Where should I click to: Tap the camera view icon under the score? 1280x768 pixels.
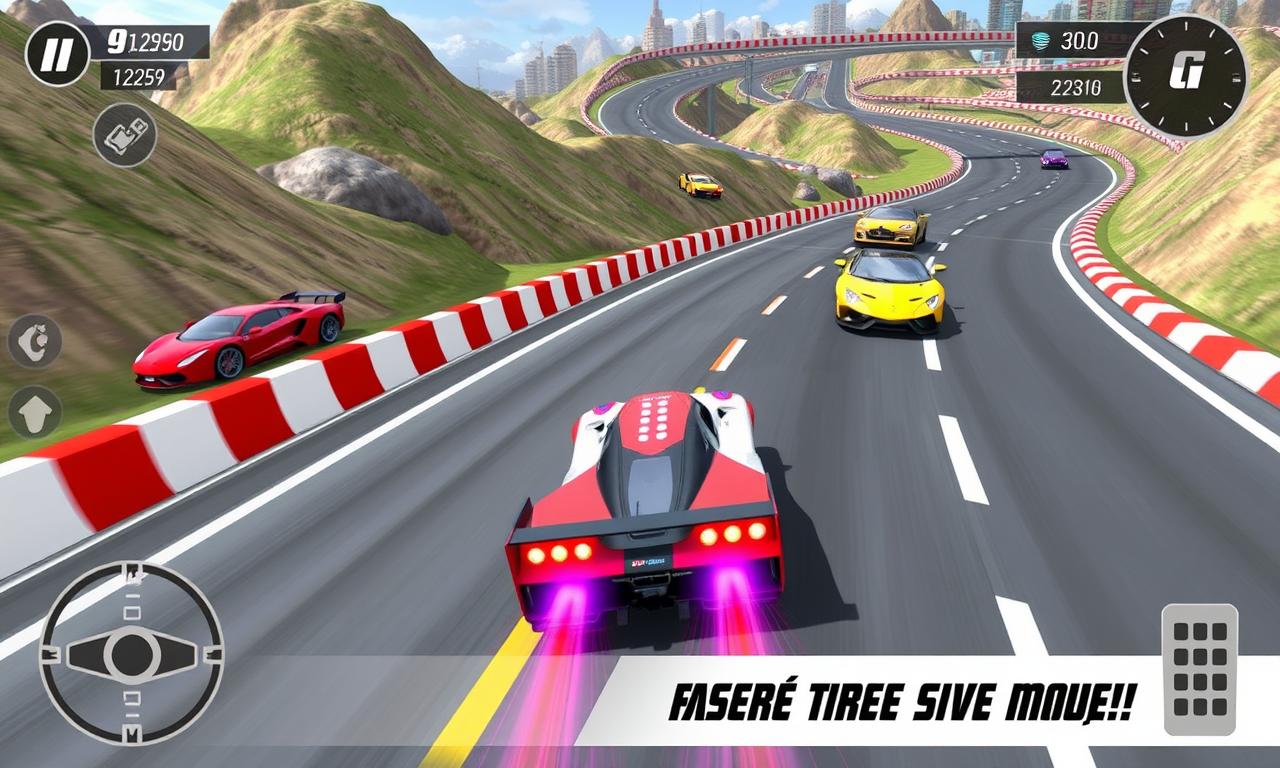coord(125,135)
